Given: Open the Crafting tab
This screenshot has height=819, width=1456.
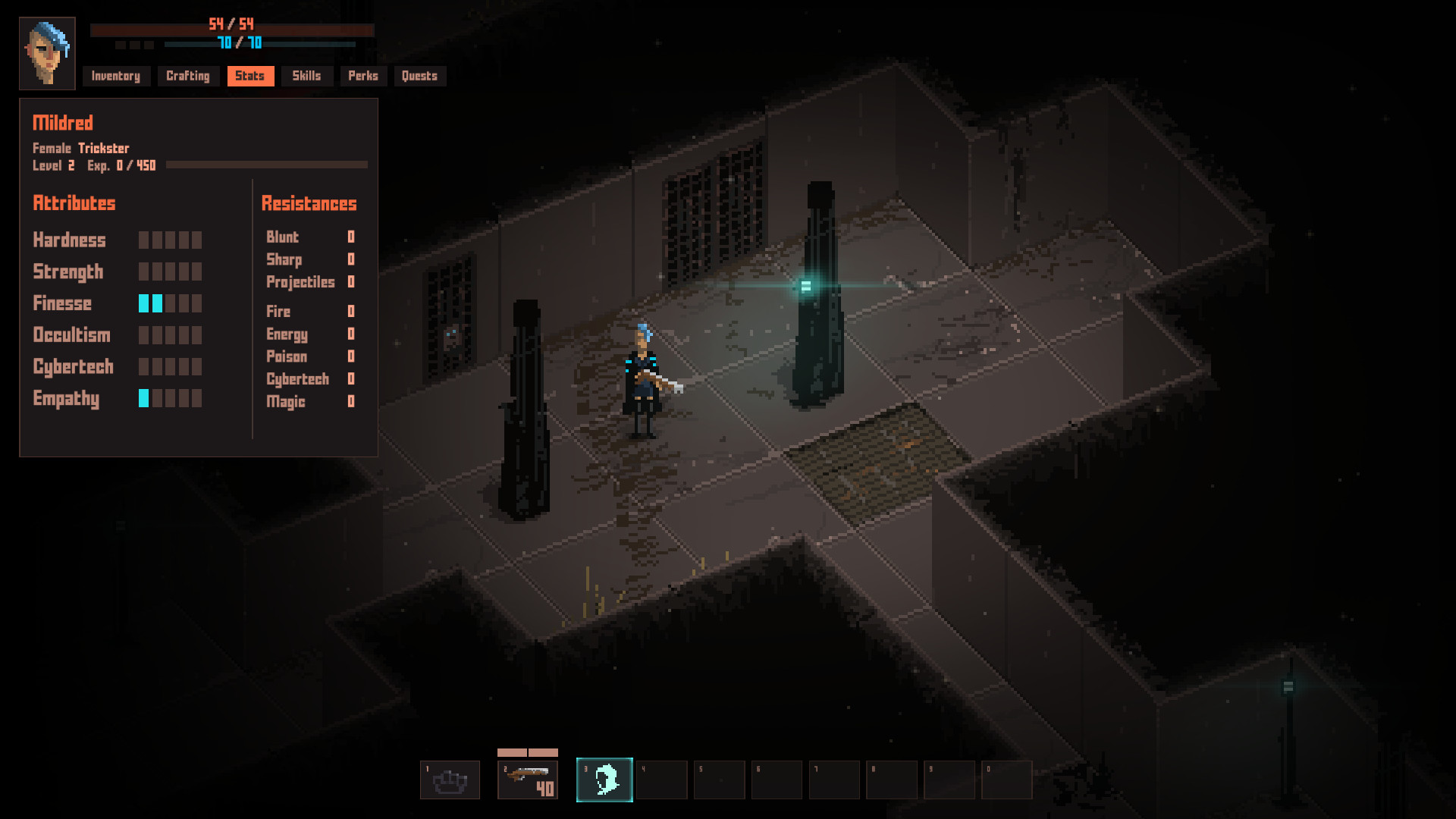Looking at the screenshot, I should [187, 76].
